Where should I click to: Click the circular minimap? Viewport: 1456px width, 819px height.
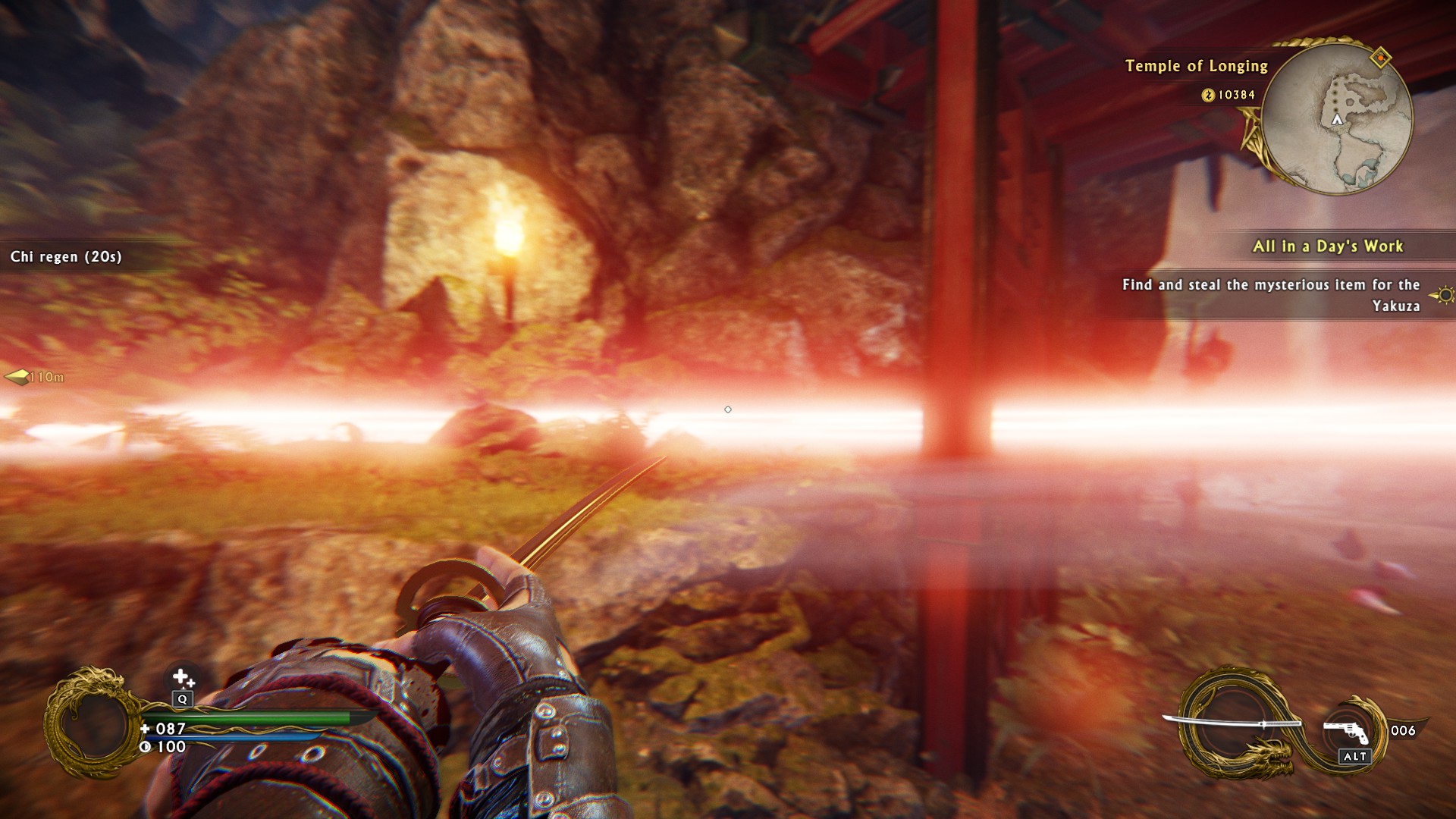1337,119
